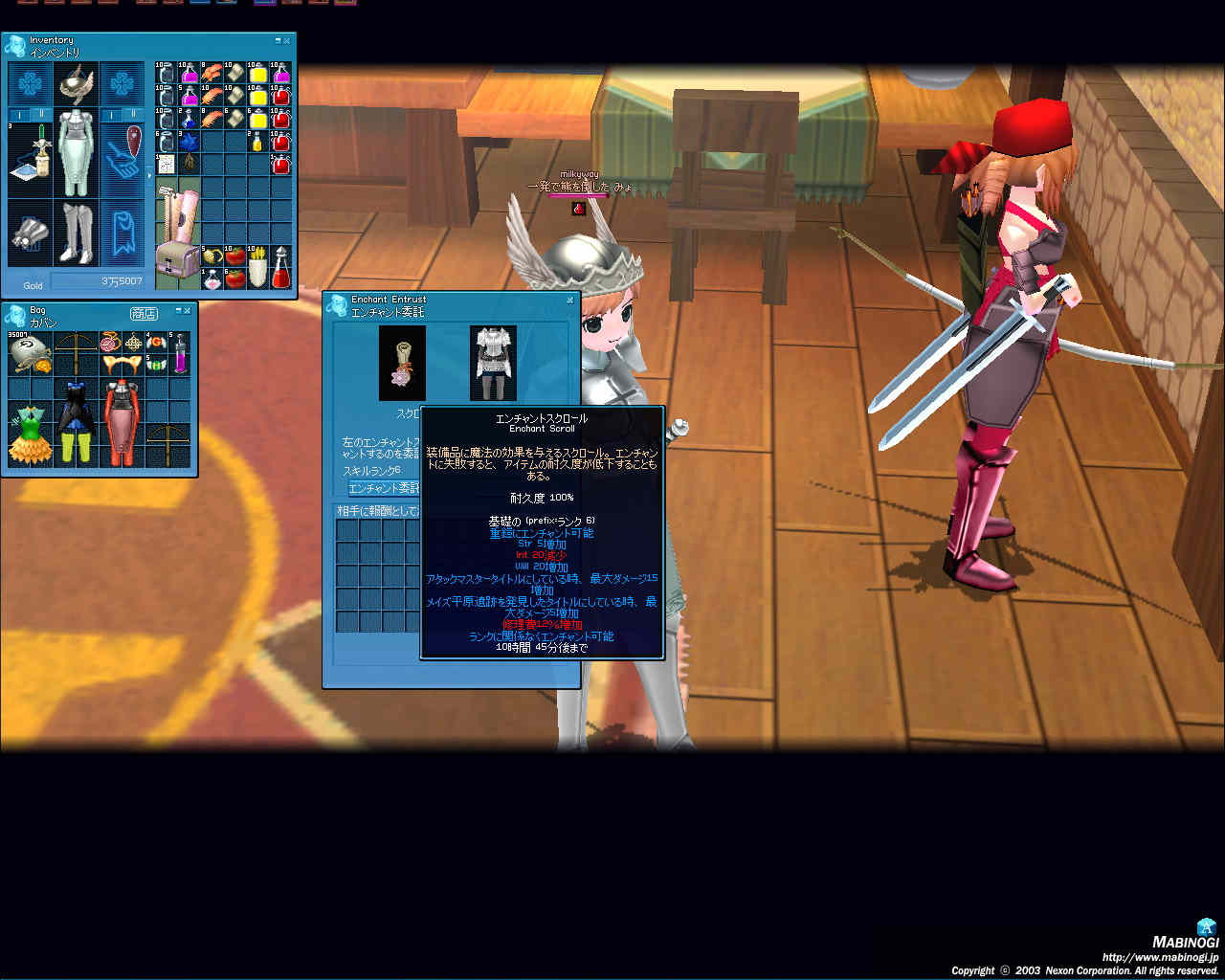Select the gold pouch in the Bag
The width and height of the screenshot is (1225, 980).
[27, 355]
